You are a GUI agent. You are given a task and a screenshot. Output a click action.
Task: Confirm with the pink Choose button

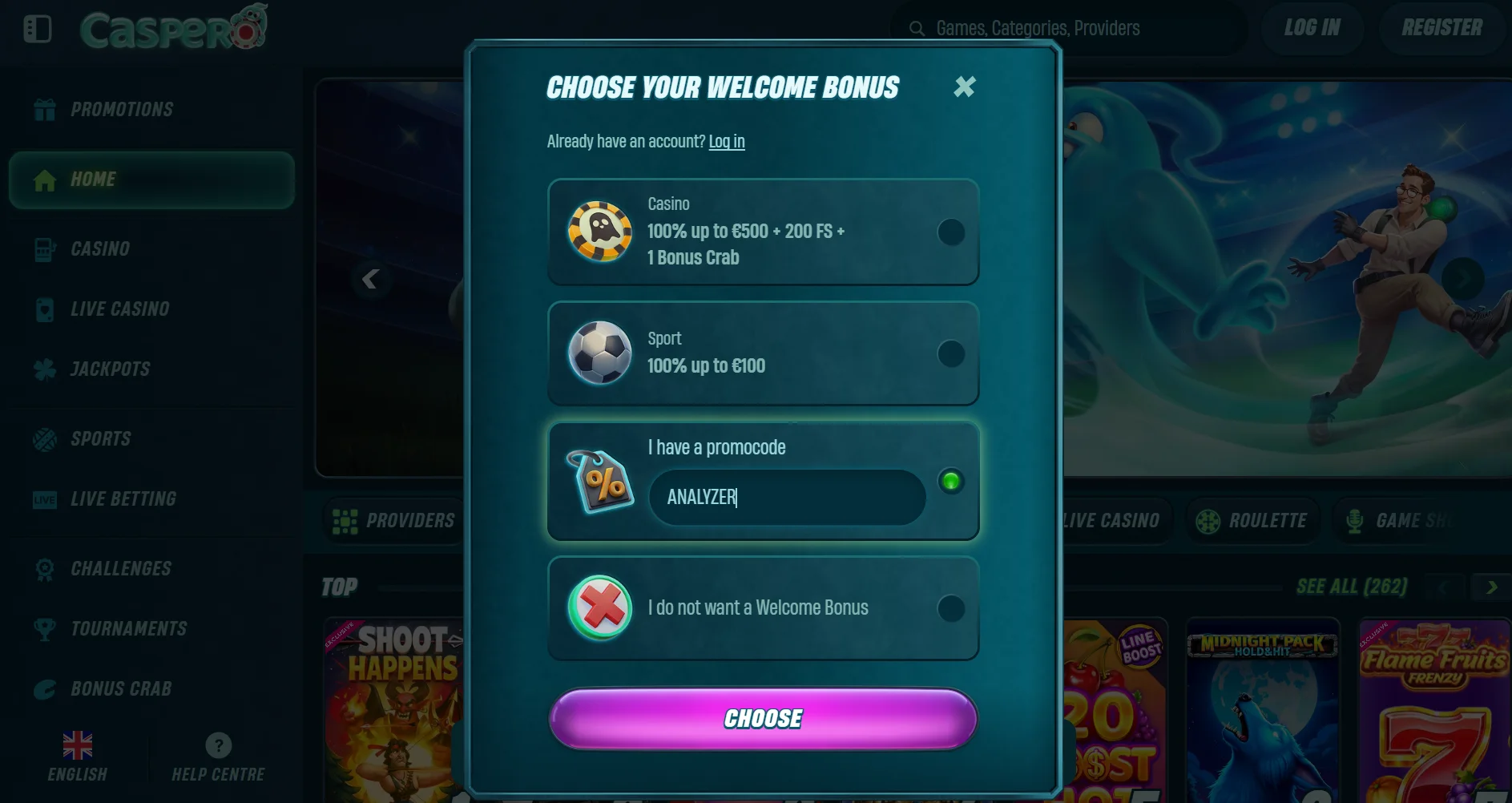(762, 719)
